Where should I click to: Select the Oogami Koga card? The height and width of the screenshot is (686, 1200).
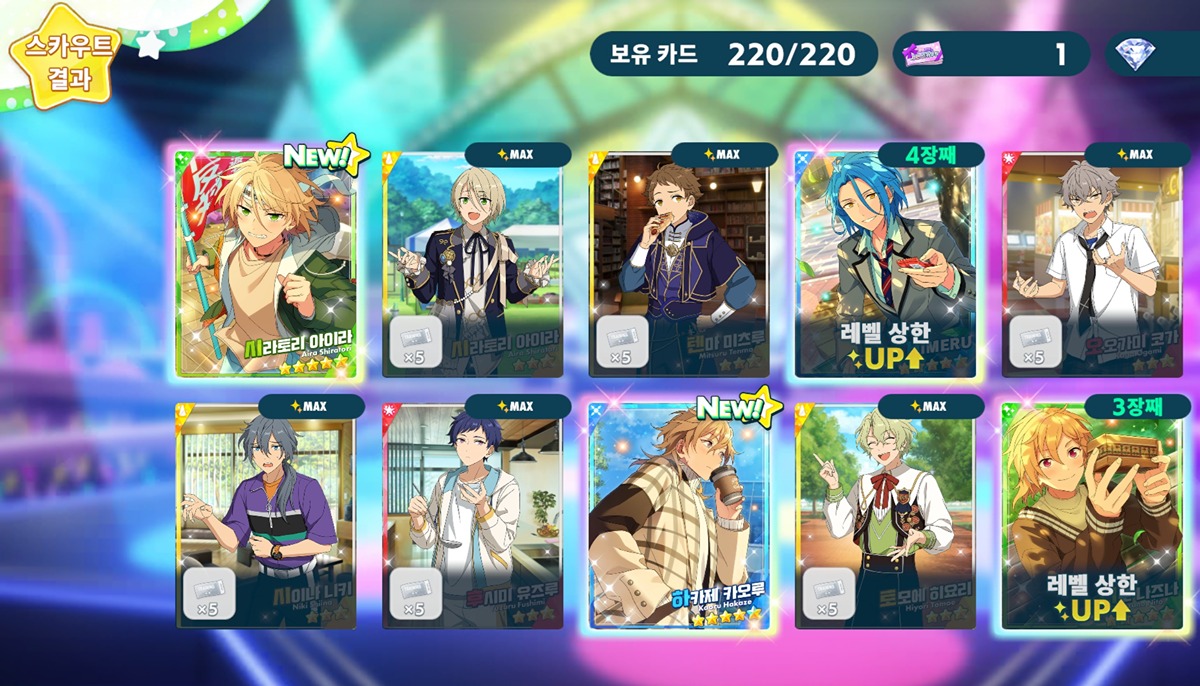coord(1092,265)
